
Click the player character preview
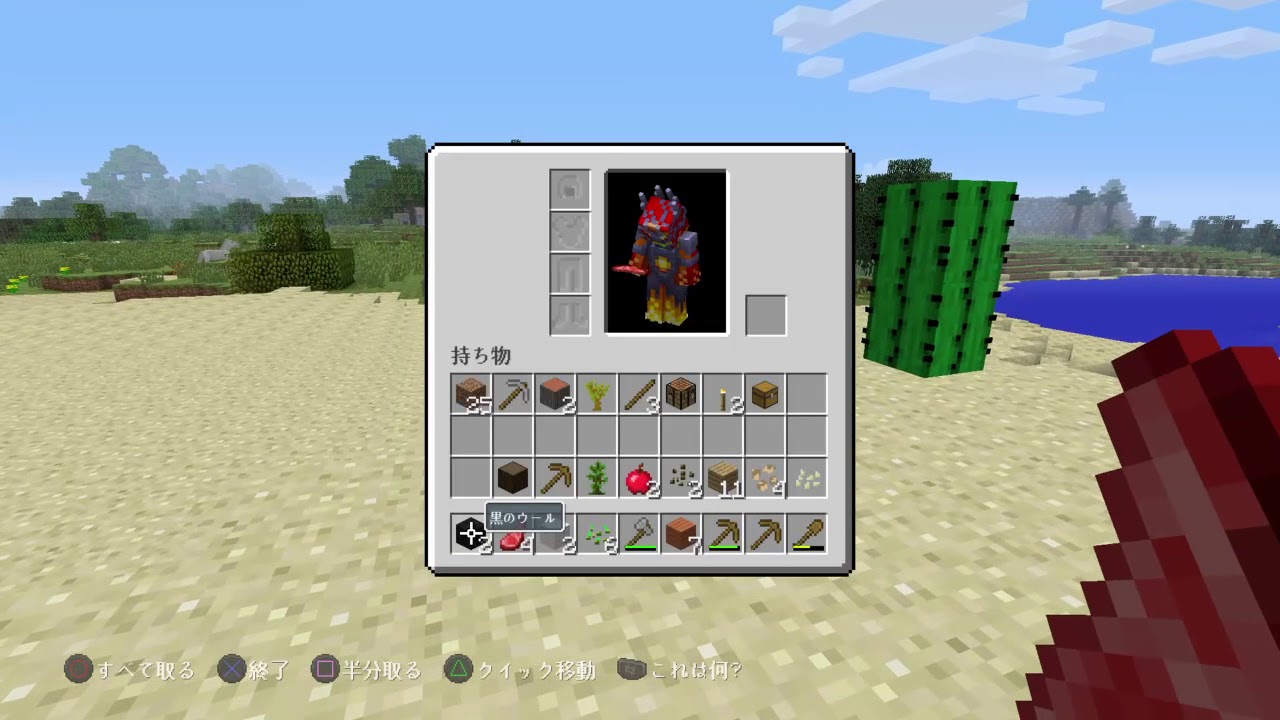click(666, 250)
